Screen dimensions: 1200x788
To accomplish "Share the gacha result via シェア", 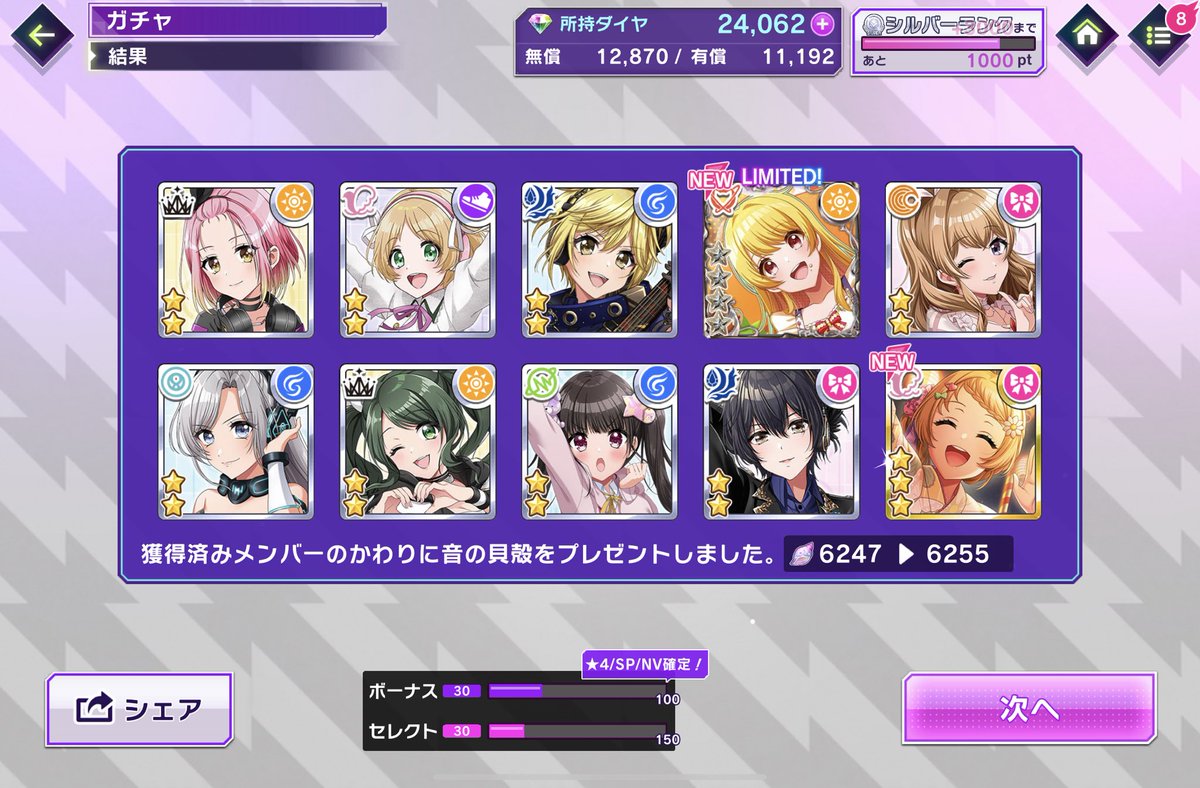I will [139, 709].
